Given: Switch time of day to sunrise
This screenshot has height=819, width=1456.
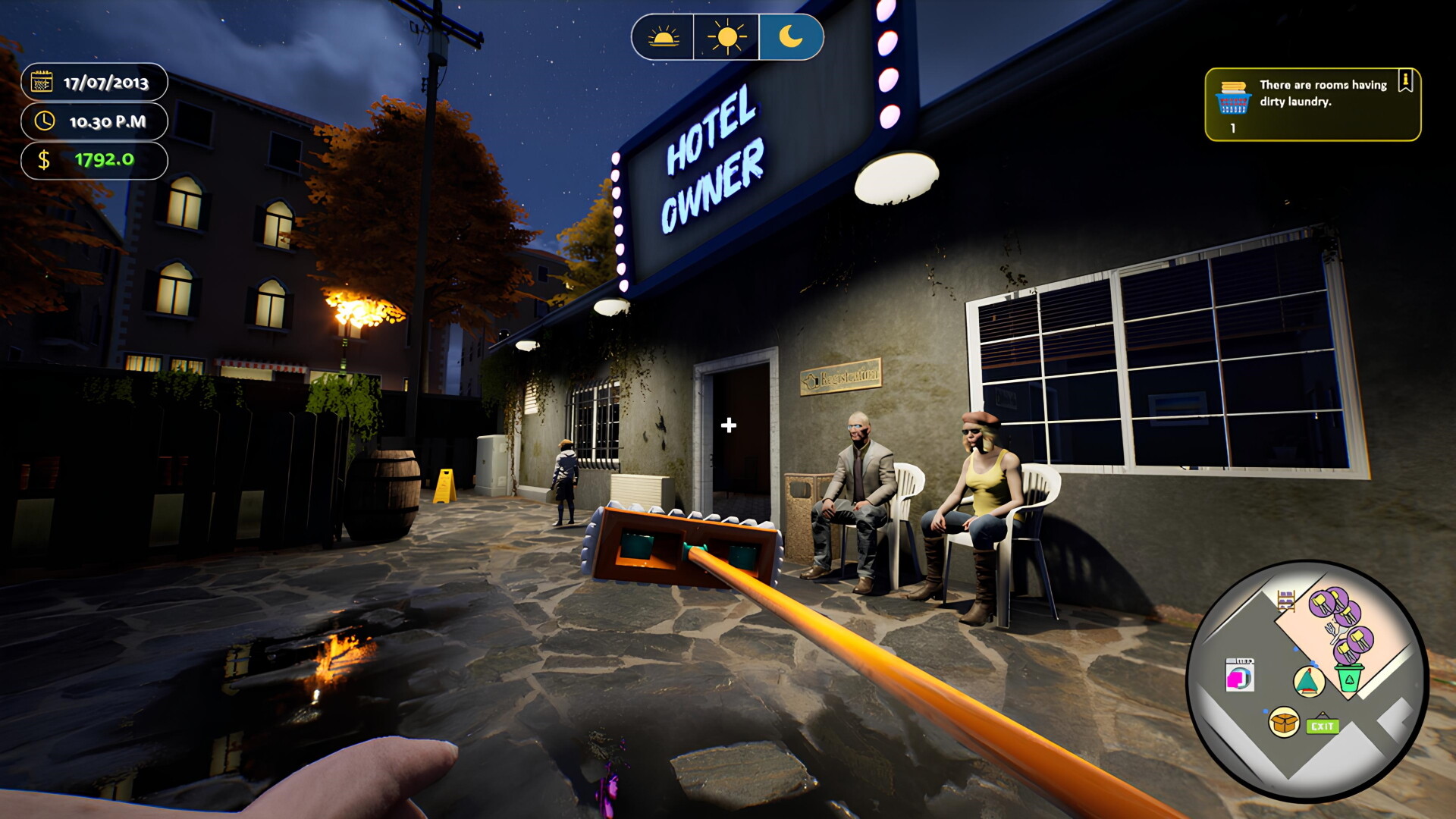Looking at the screenshot, I should [664, 36].
